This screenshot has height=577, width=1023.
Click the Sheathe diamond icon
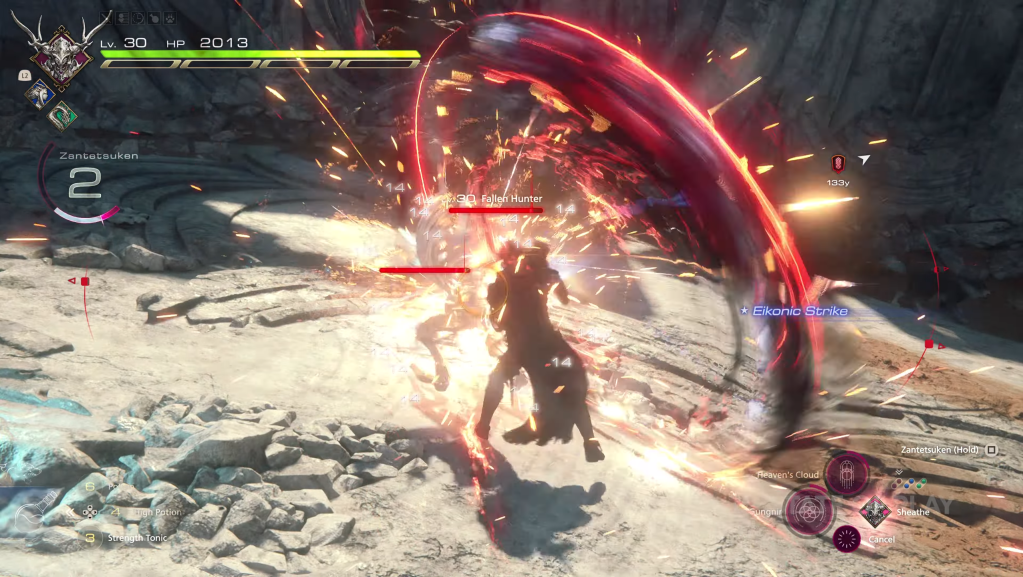(x=875, y=511)
